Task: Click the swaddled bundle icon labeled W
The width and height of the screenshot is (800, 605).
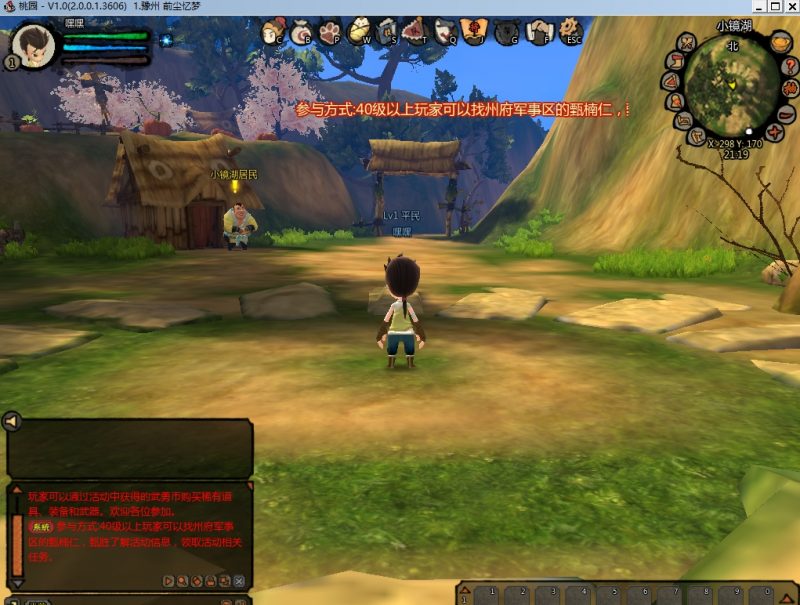Action: click(359, 34)
